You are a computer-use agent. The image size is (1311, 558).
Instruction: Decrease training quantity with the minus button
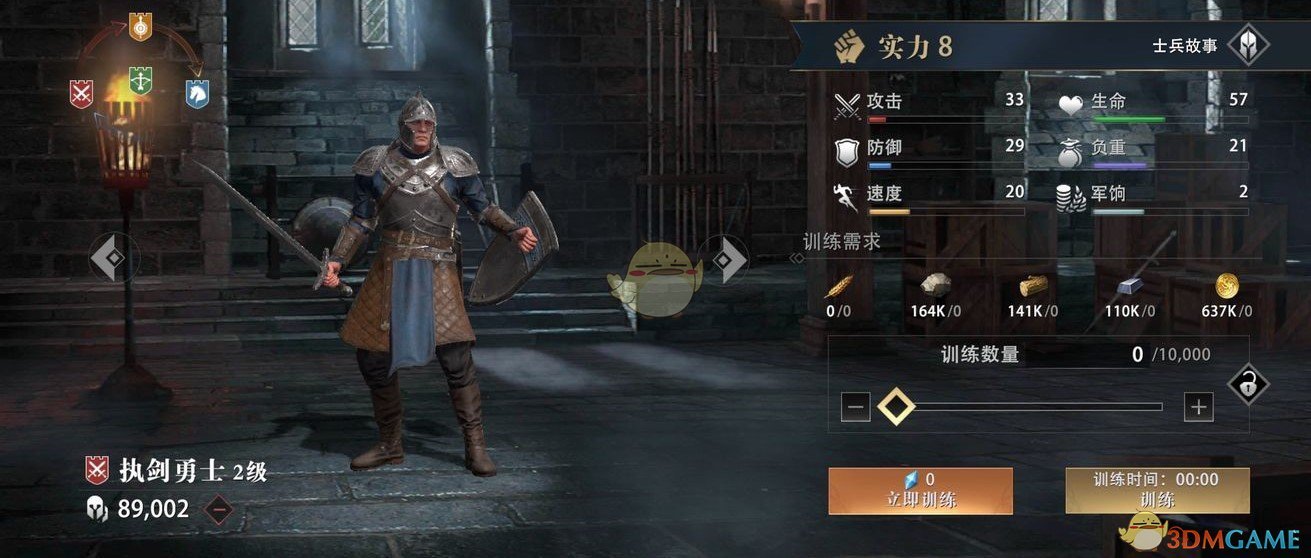[855, 407]
